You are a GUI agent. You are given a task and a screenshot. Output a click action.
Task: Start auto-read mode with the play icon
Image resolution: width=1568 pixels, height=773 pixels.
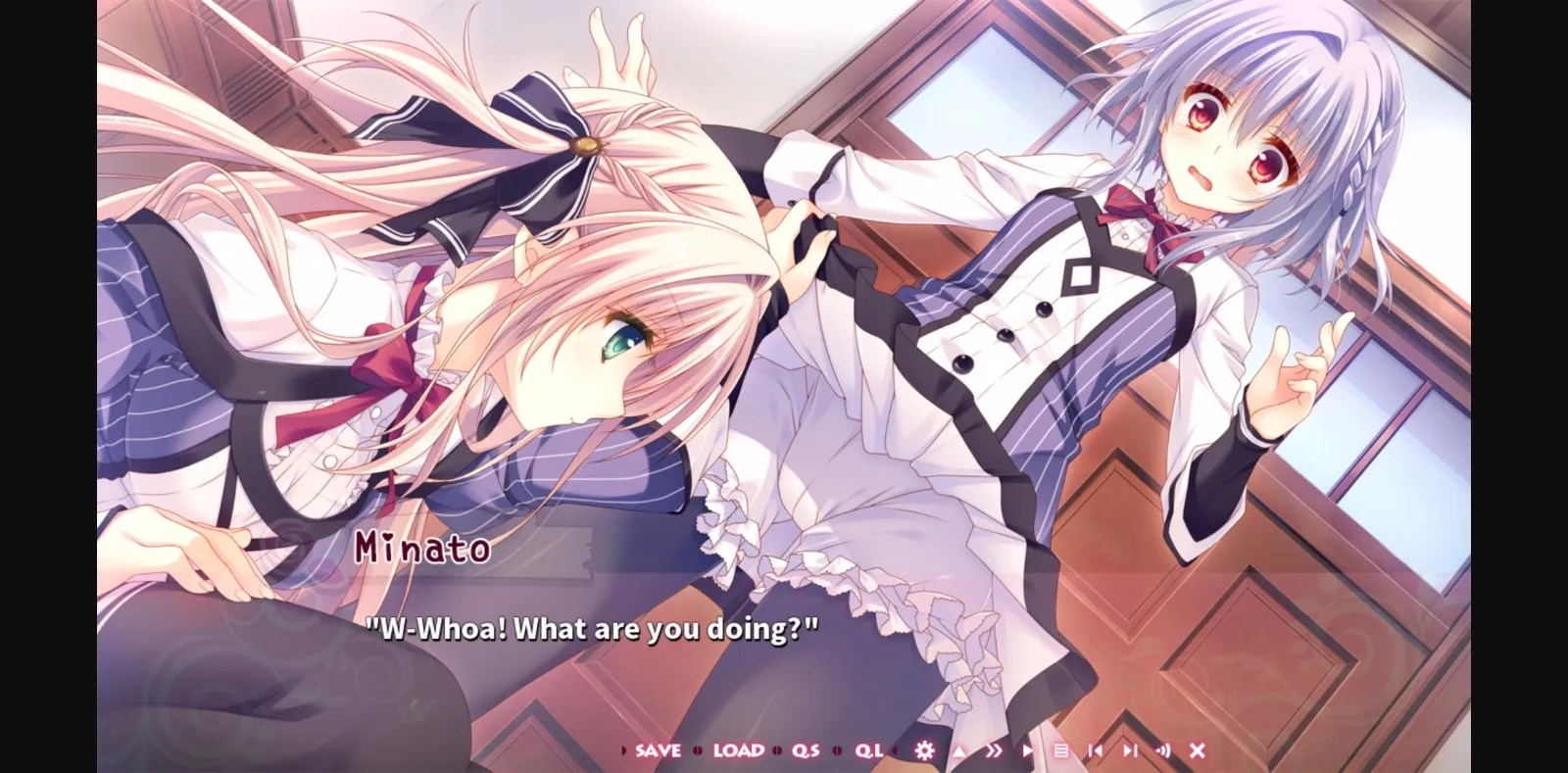(x=1027, y=750)
